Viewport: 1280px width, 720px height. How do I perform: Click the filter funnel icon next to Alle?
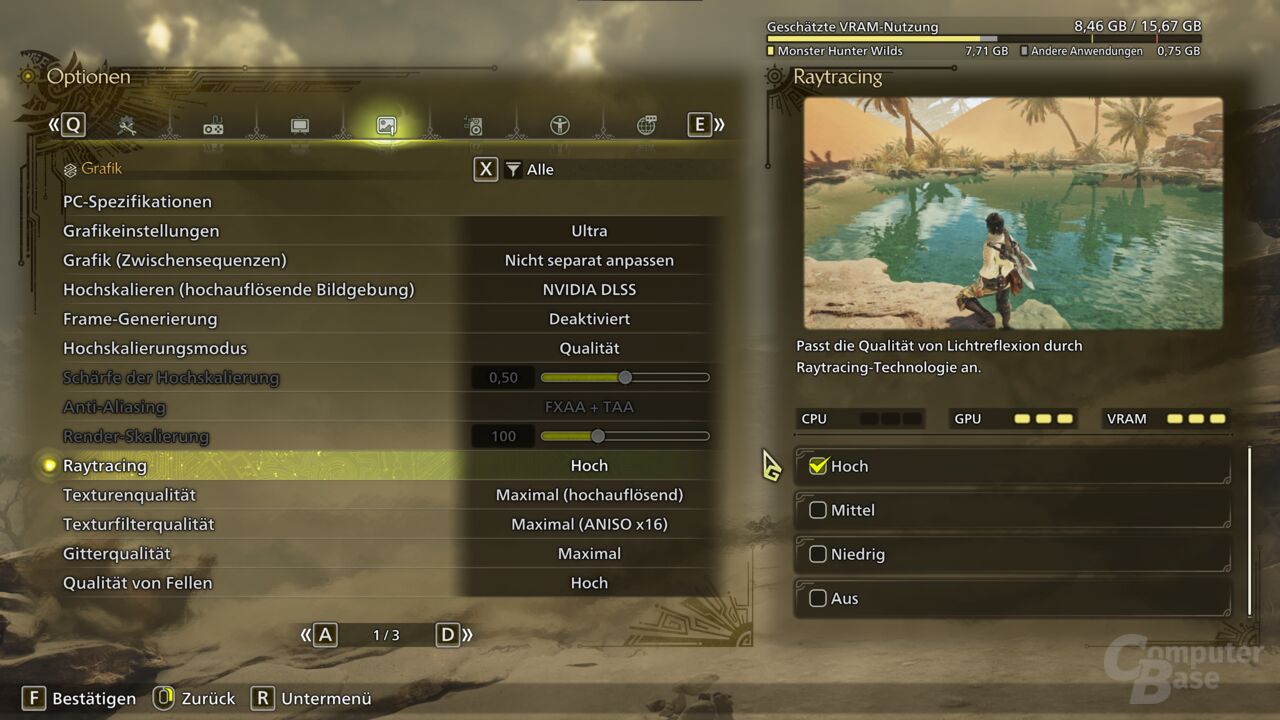coord(513,169)
